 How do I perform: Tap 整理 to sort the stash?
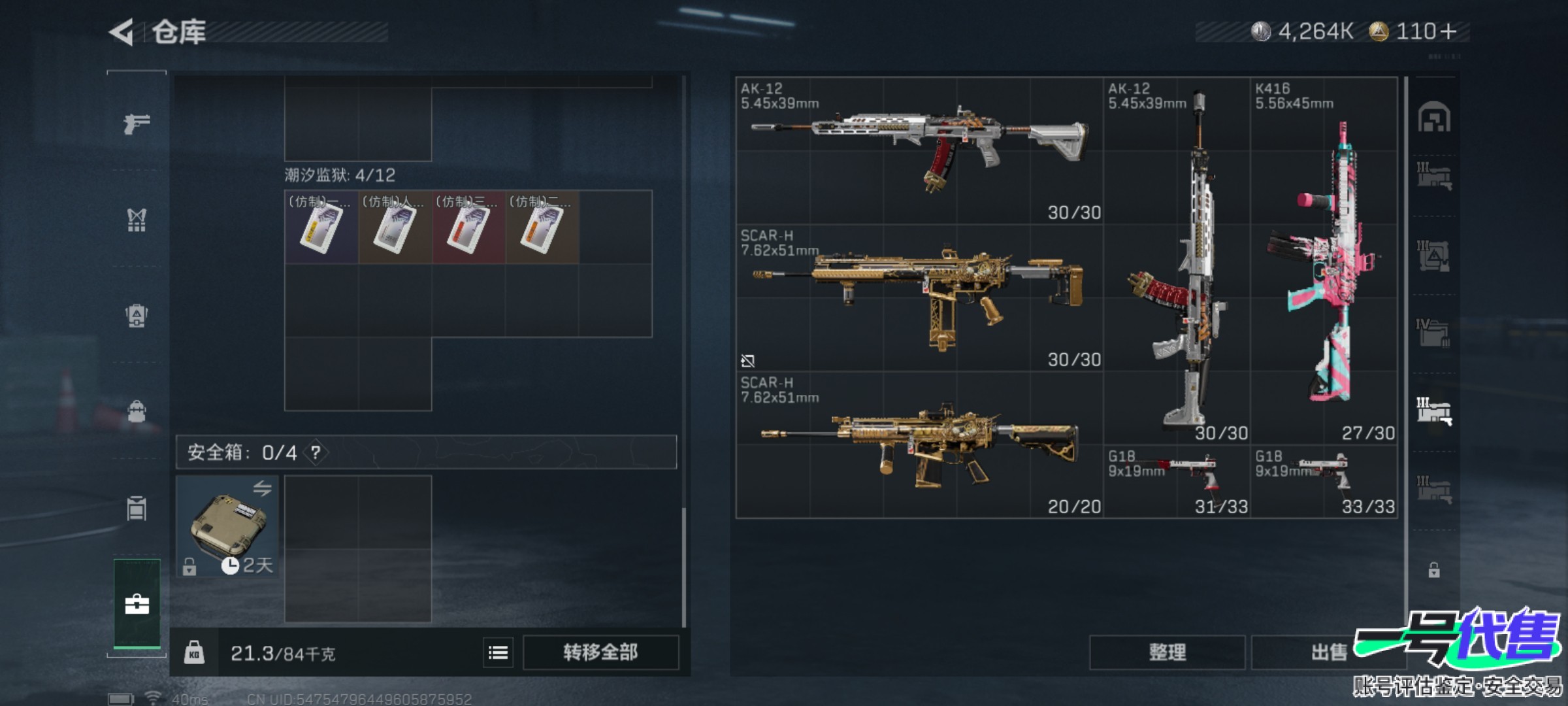(x=1167, y=652)
